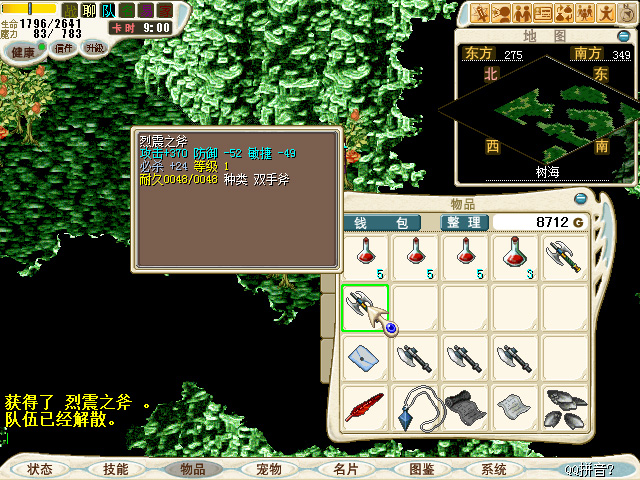Open the 名片 name card menu
This screenshot has width=640, height=480.
pos(344,468)
